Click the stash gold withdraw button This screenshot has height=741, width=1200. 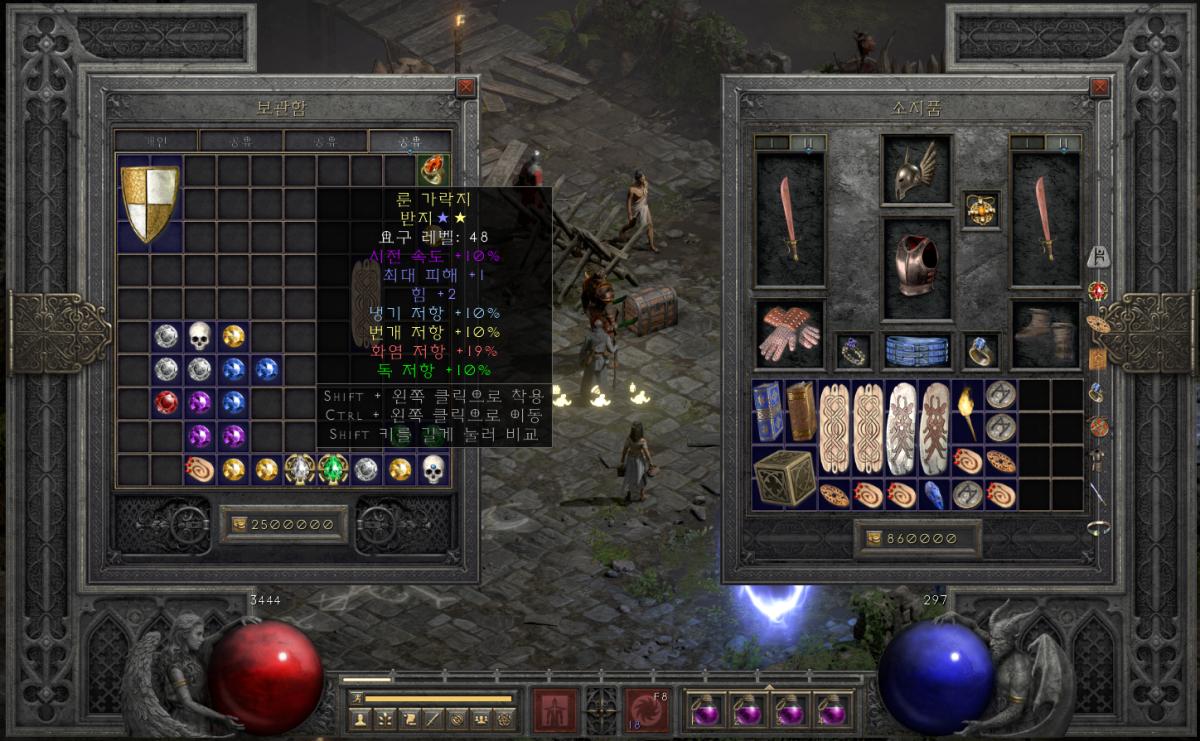point(238,524)
